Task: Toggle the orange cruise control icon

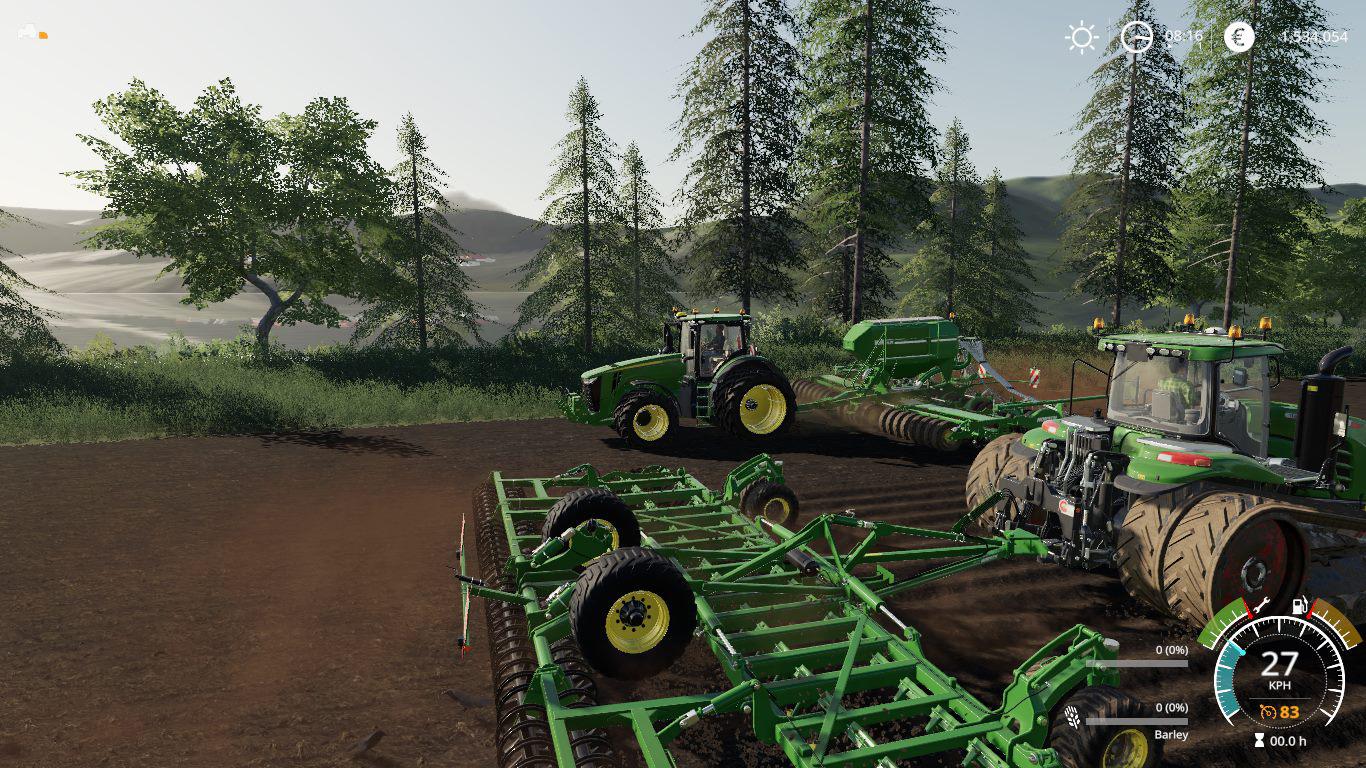Action: coord(1268,712)
